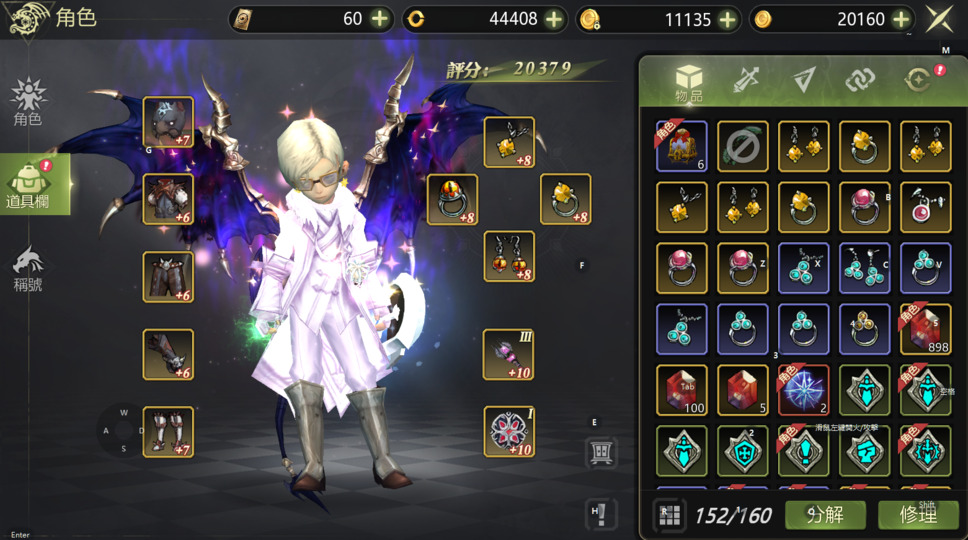The image size is (968, 540).
Task: Click the 分解 button
Action: pyautogui.click(x=825, y=514)
